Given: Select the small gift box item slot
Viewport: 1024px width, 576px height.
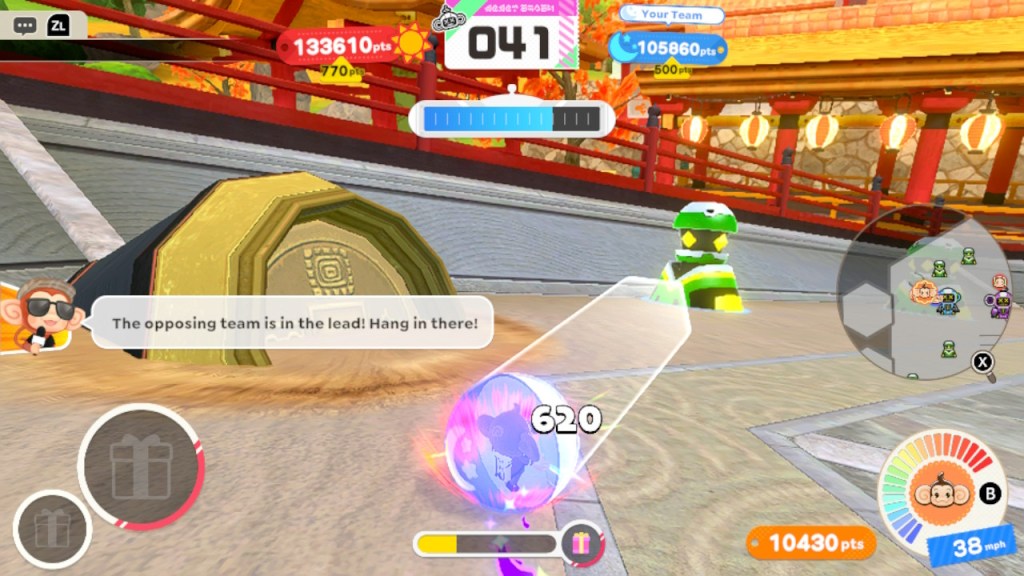Looking at the screenshot, I should 52,528.
